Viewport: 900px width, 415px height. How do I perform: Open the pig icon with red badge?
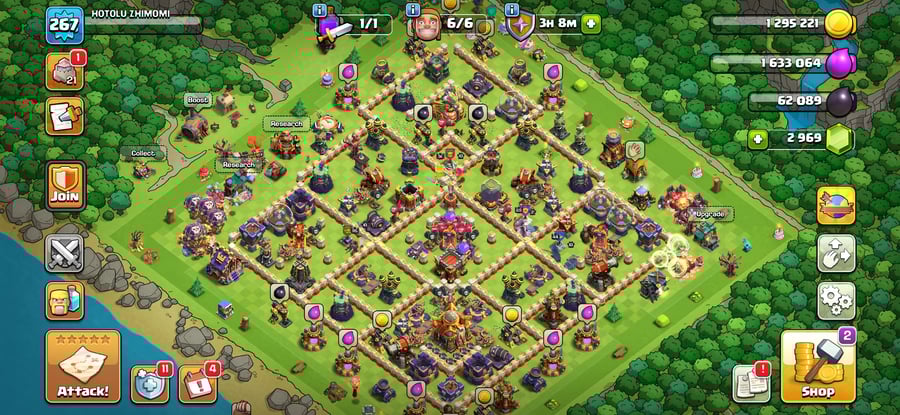click(x=65, y=71)
